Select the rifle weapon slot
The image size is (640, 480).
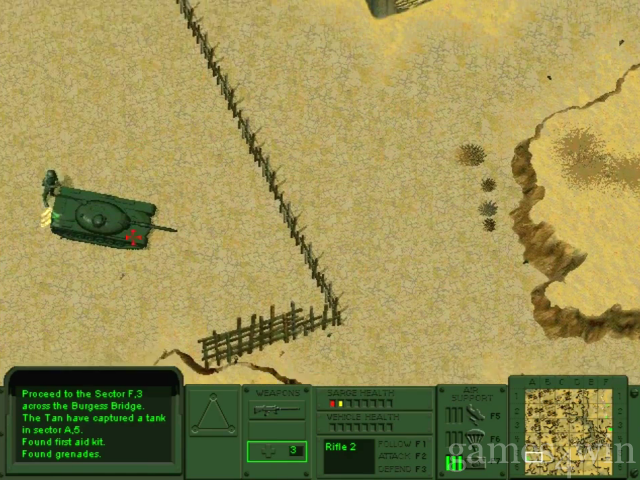276,410
